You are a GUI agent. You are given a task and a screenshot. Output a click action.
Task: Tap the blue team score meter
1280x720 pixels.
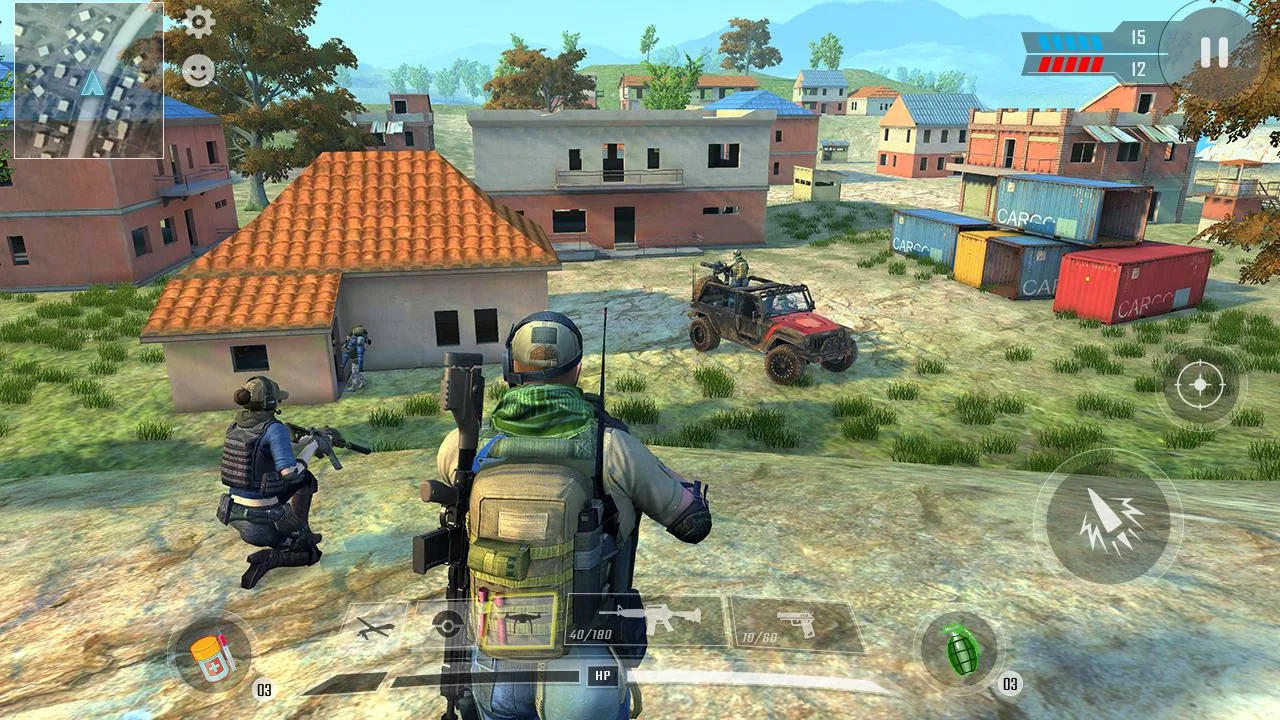(x=1070, y=40)
